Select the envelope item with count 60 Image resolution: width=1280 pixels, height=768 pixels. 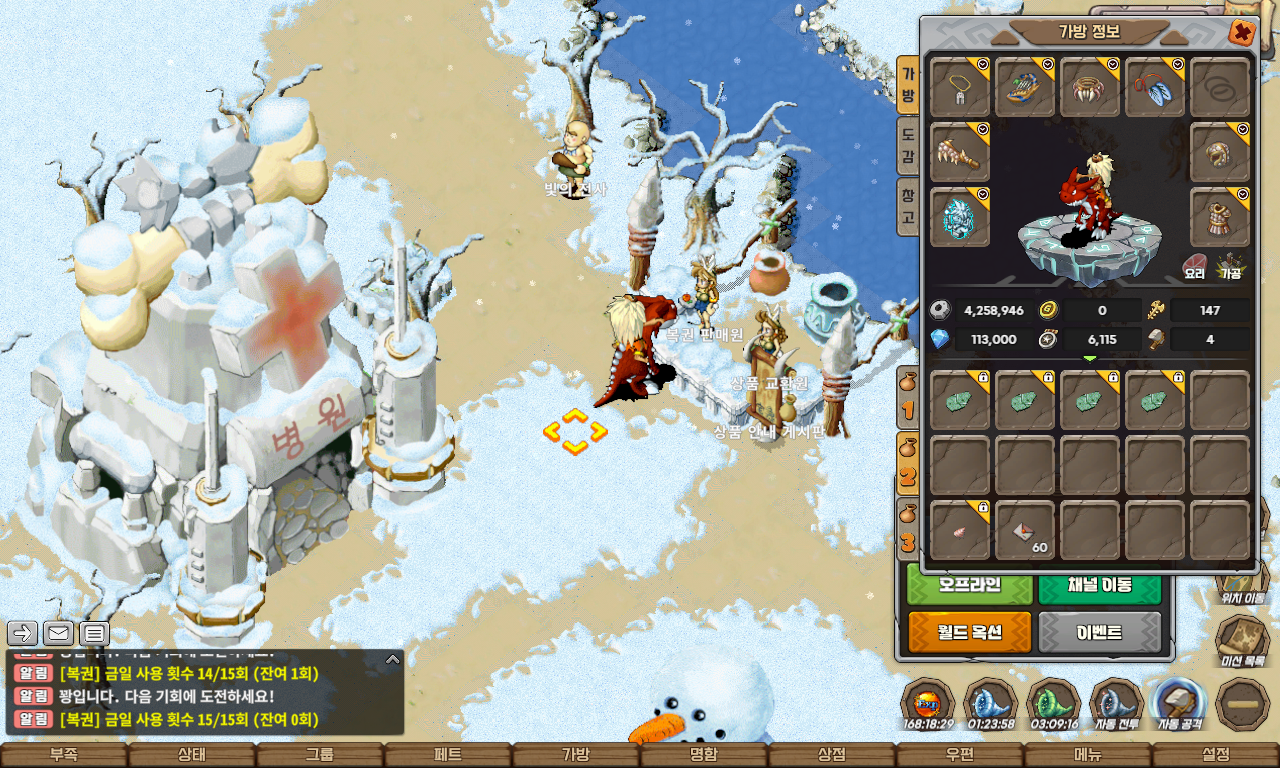click(1025, 531)
